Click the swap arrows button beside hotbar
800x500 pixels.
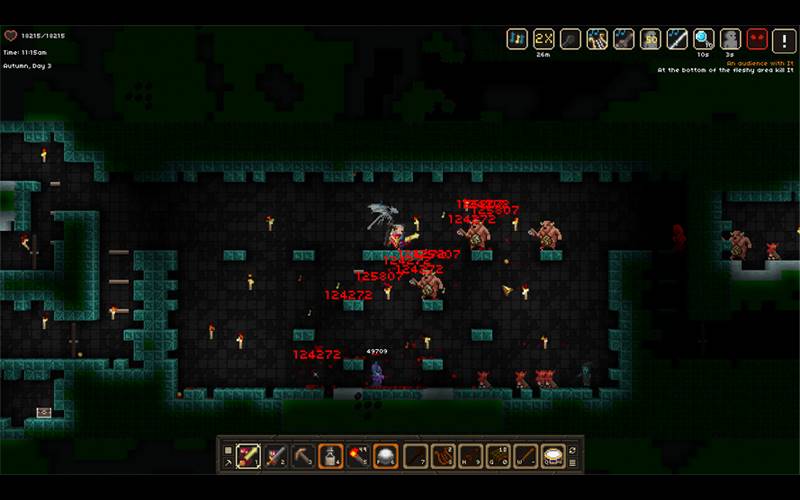[573, 450]
